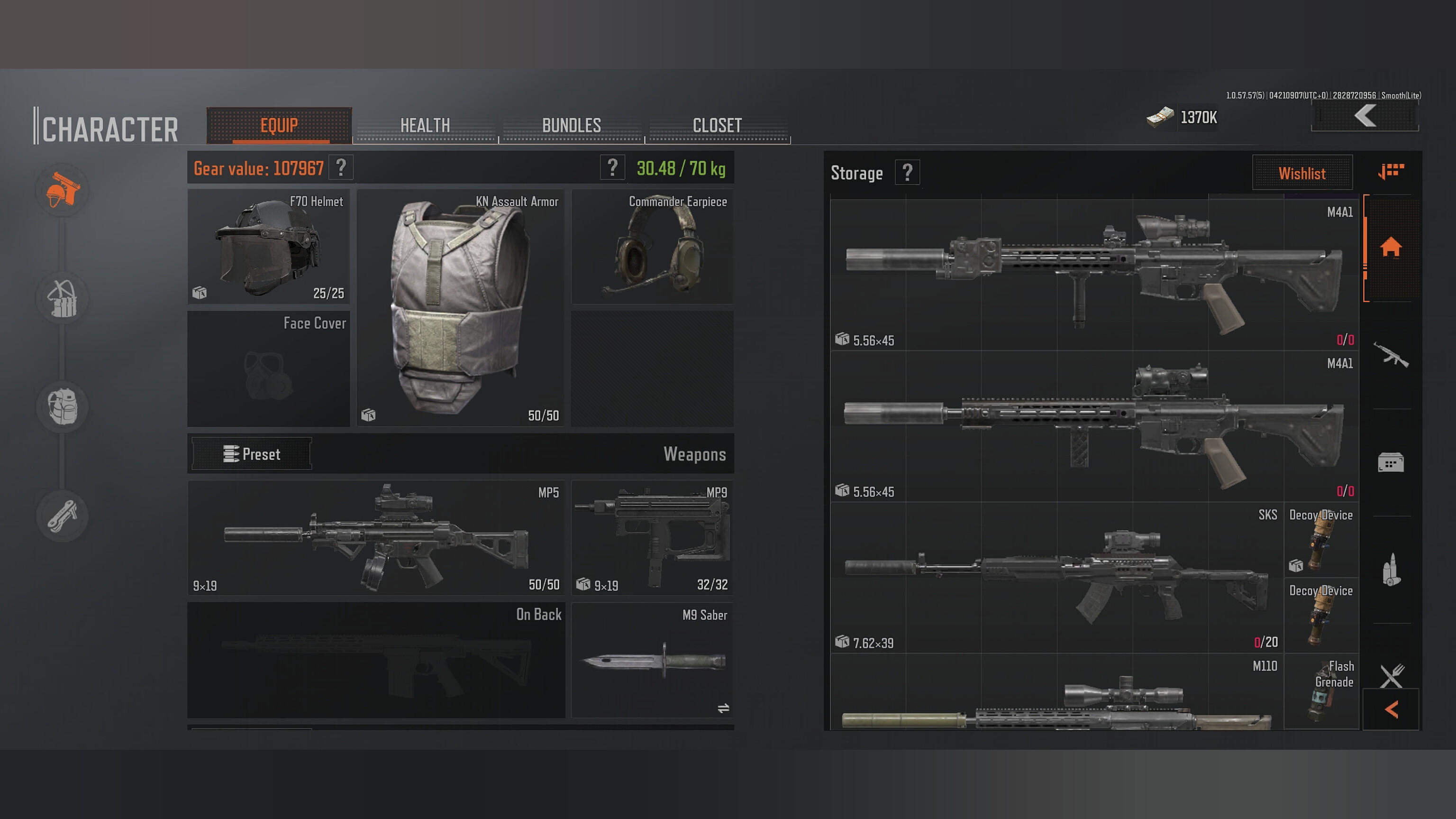This screenshot has height=819, width=1456.
Task: Pick the MP9 weapon slot
Action: (x=652, y=537)
